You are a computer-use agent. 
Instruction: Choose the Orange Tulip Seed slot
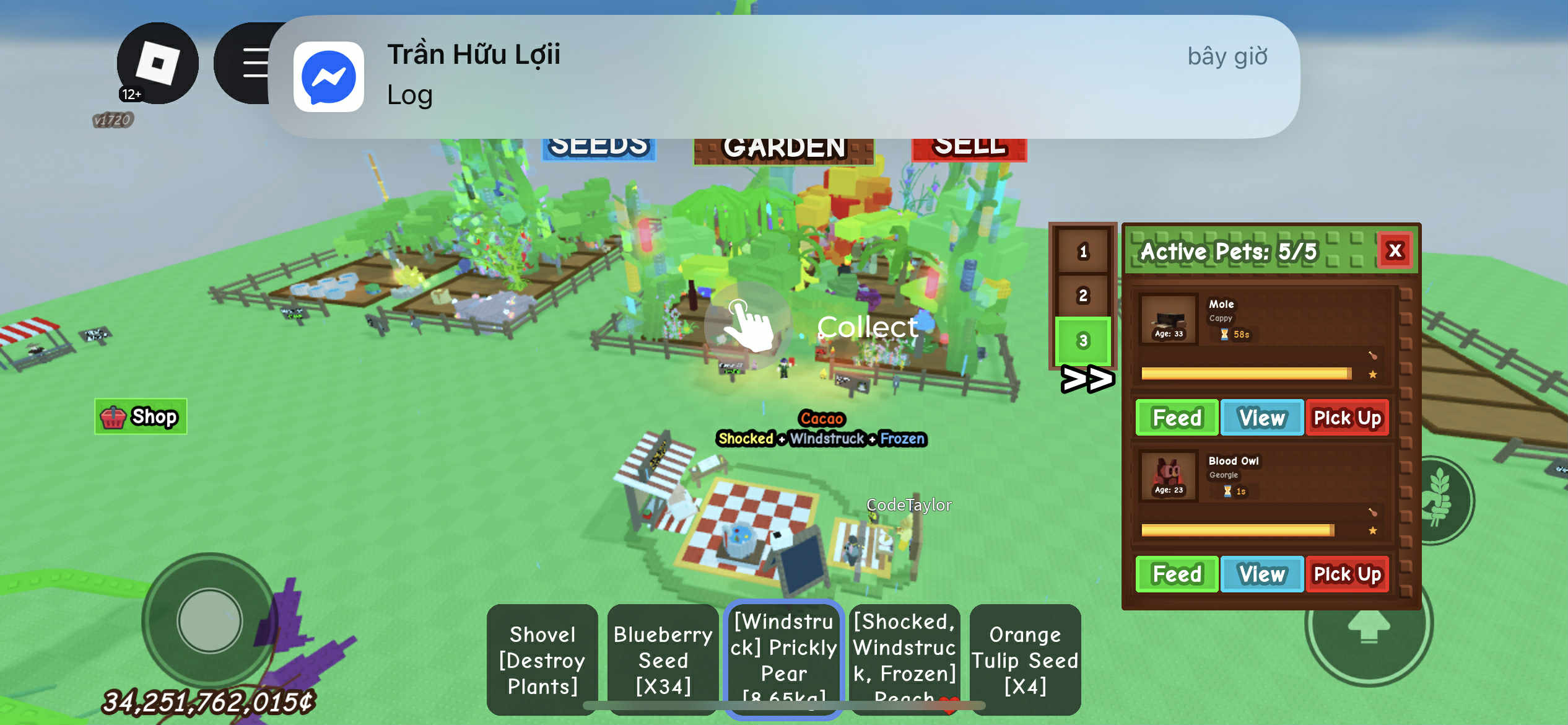point(1025,660)
